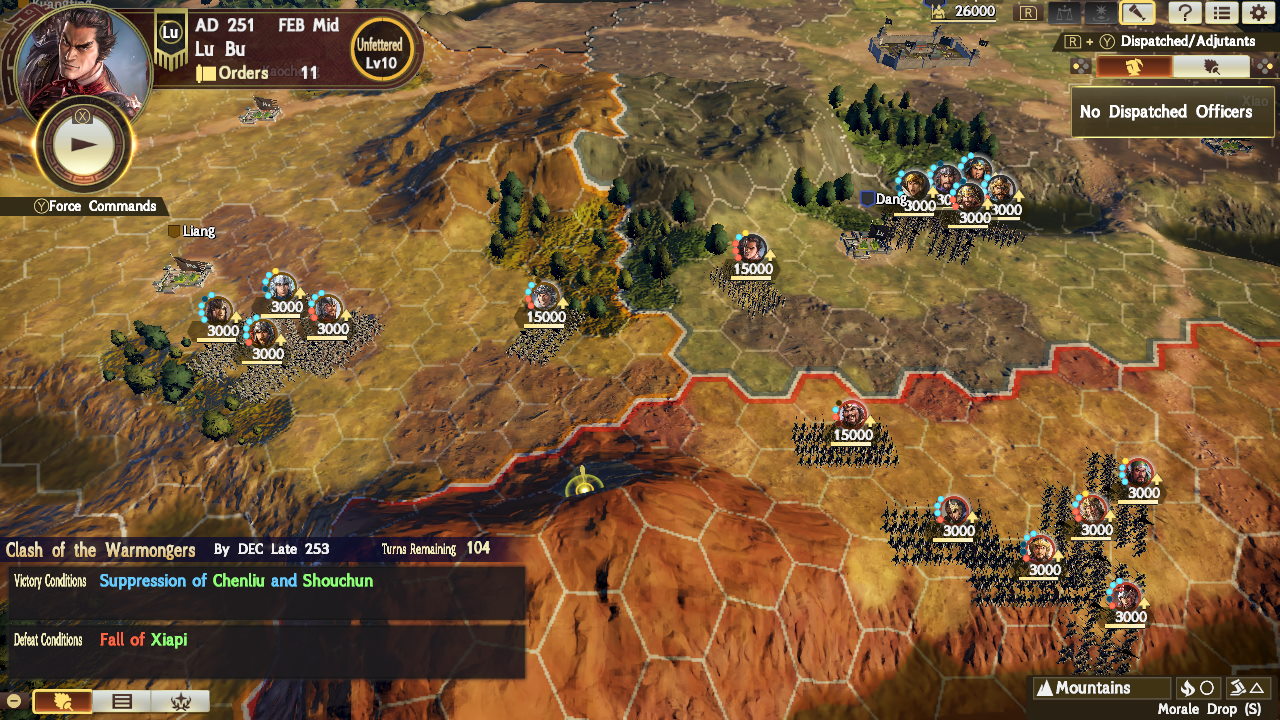Open the laurel achievements icon at bottom left
This screenshot has height=720, width=1280.
pos(181,700)
